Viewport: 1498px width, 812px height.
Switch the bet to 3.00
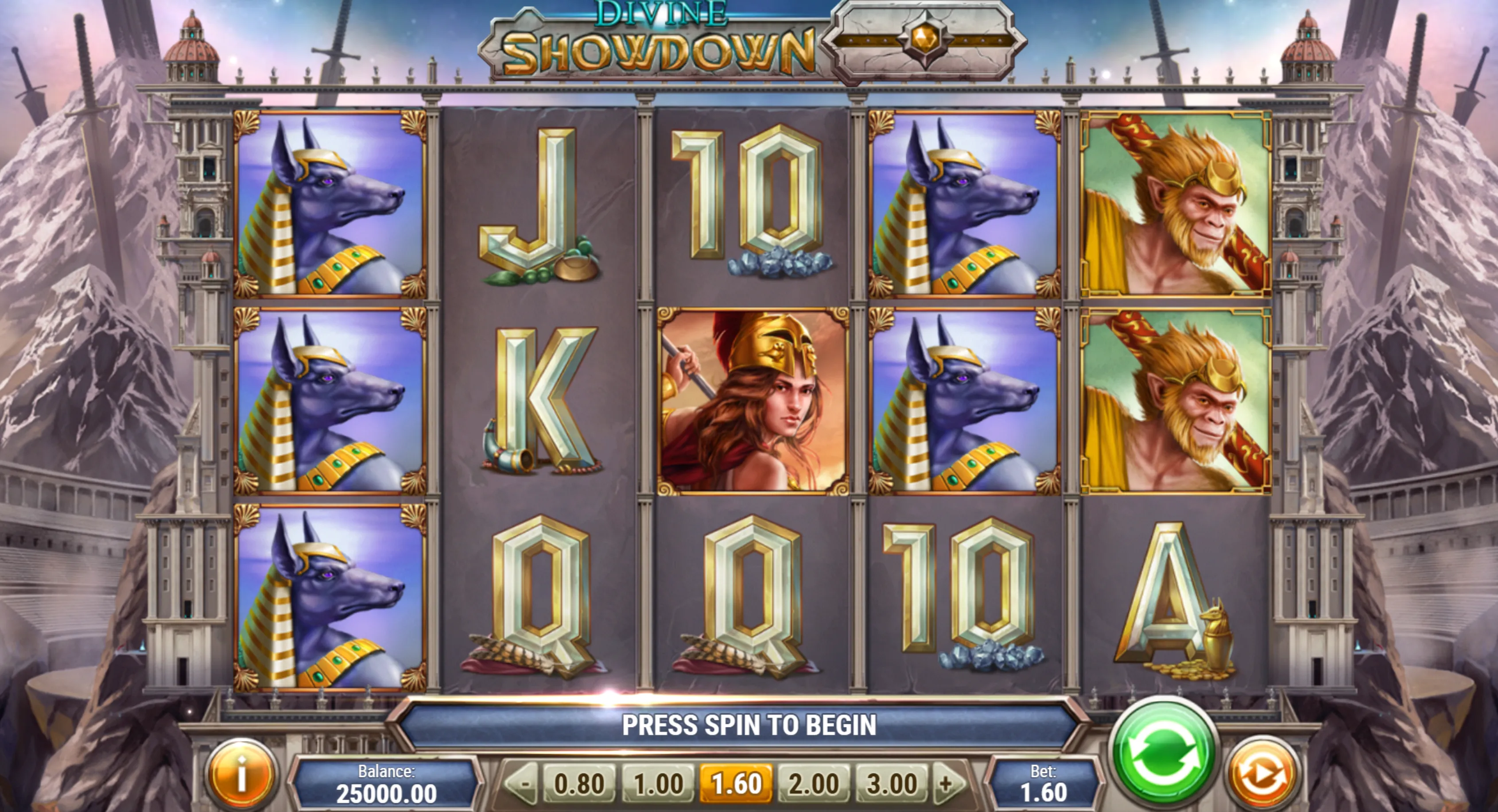[892, 784]
